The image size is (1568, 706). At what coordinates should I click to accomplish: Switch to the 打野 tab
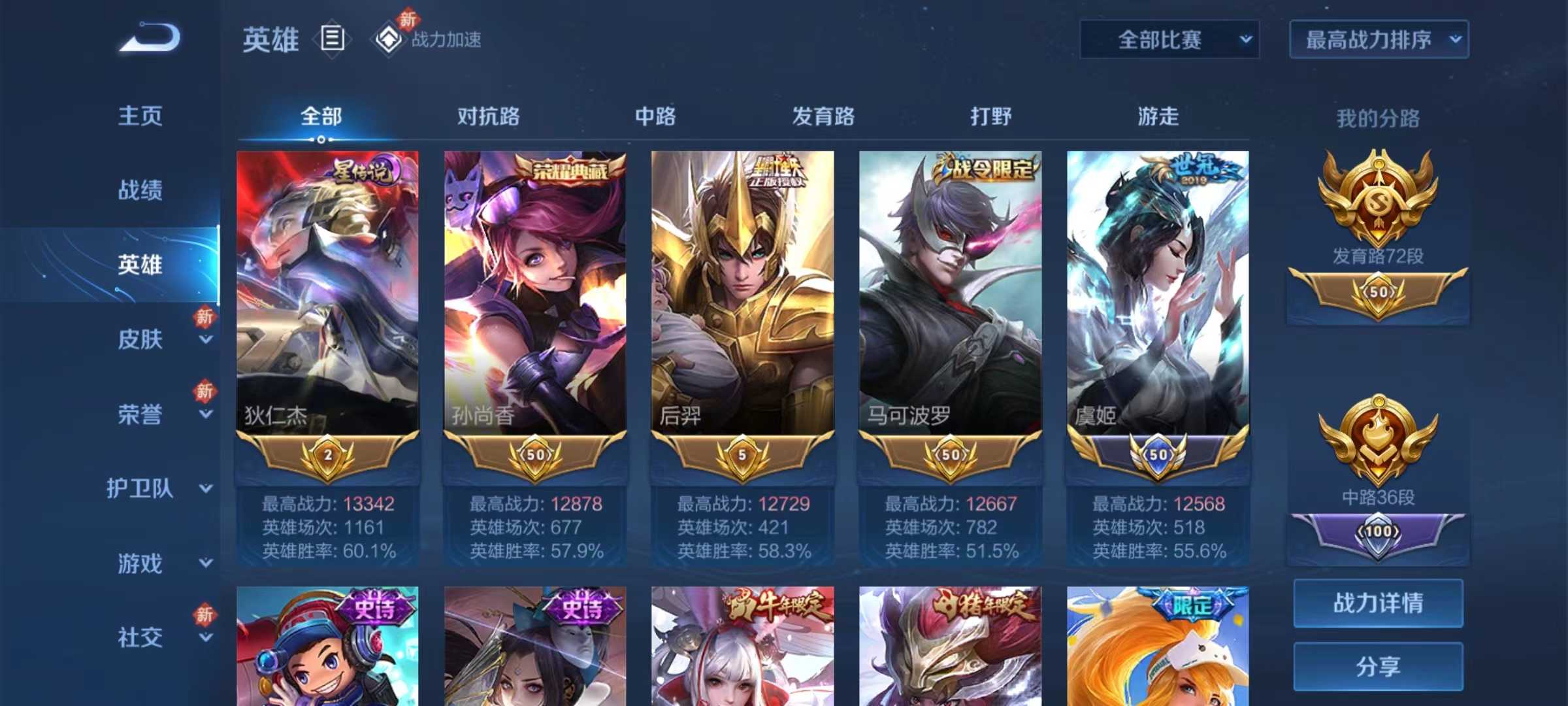click(x=990, y=116)
